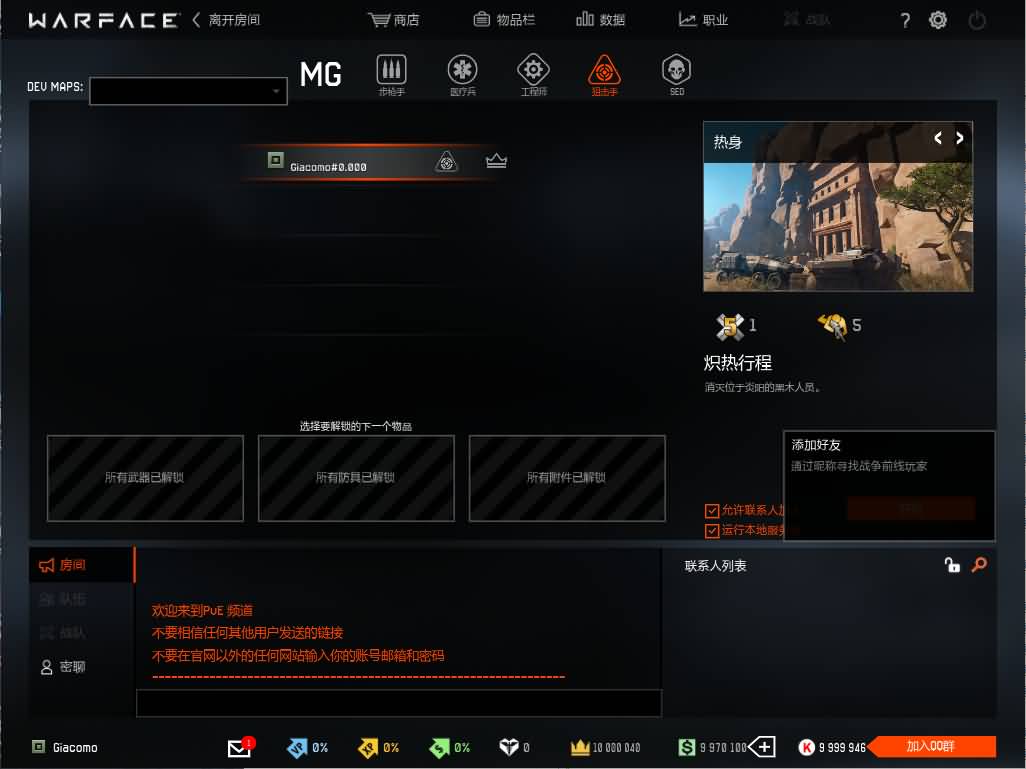Select the 狙击手 sniper class
Viewport: 1026px width, 769px height.
coord(604,74)
